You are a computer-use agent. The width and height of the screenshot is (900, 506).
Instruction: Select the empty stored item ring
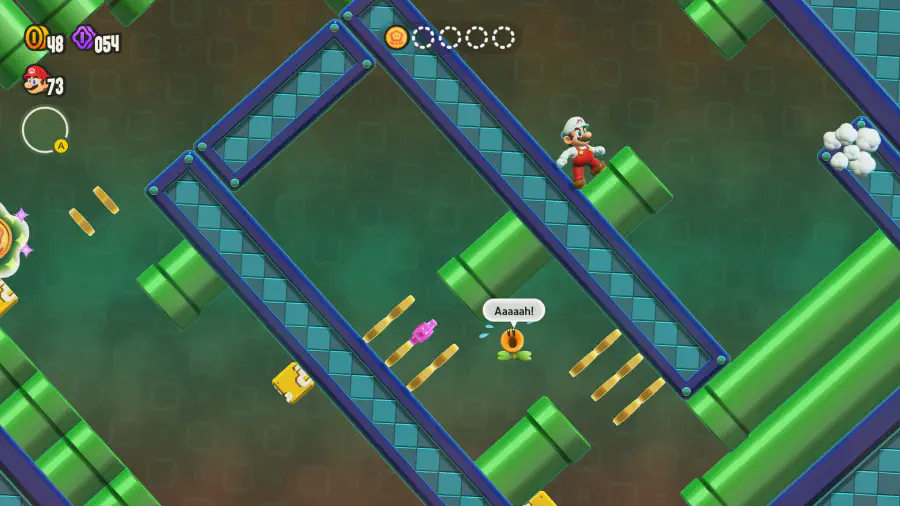tap(45, 130)
